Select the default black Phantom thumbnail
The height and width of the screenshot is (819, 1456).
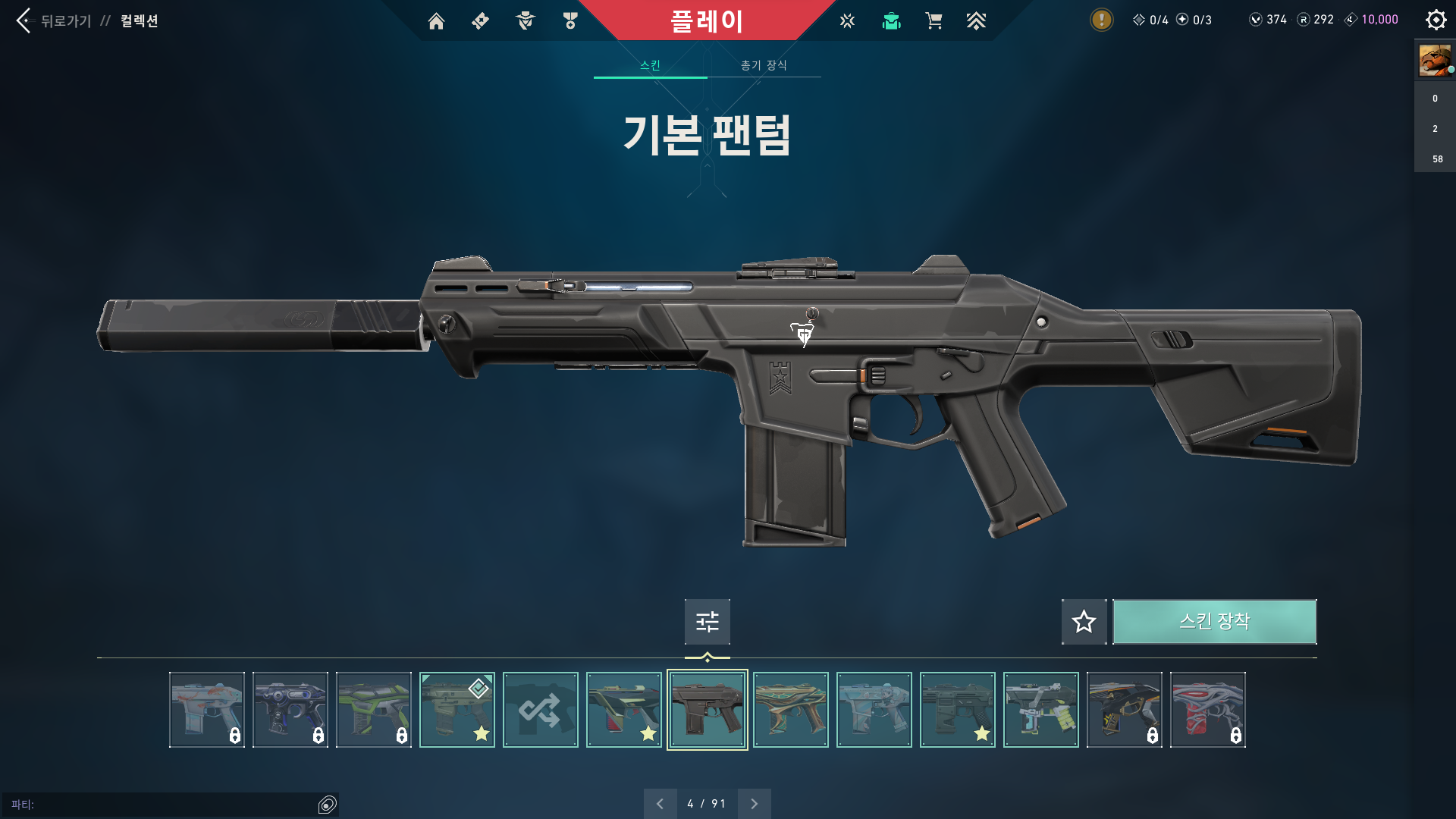point(707,710)
